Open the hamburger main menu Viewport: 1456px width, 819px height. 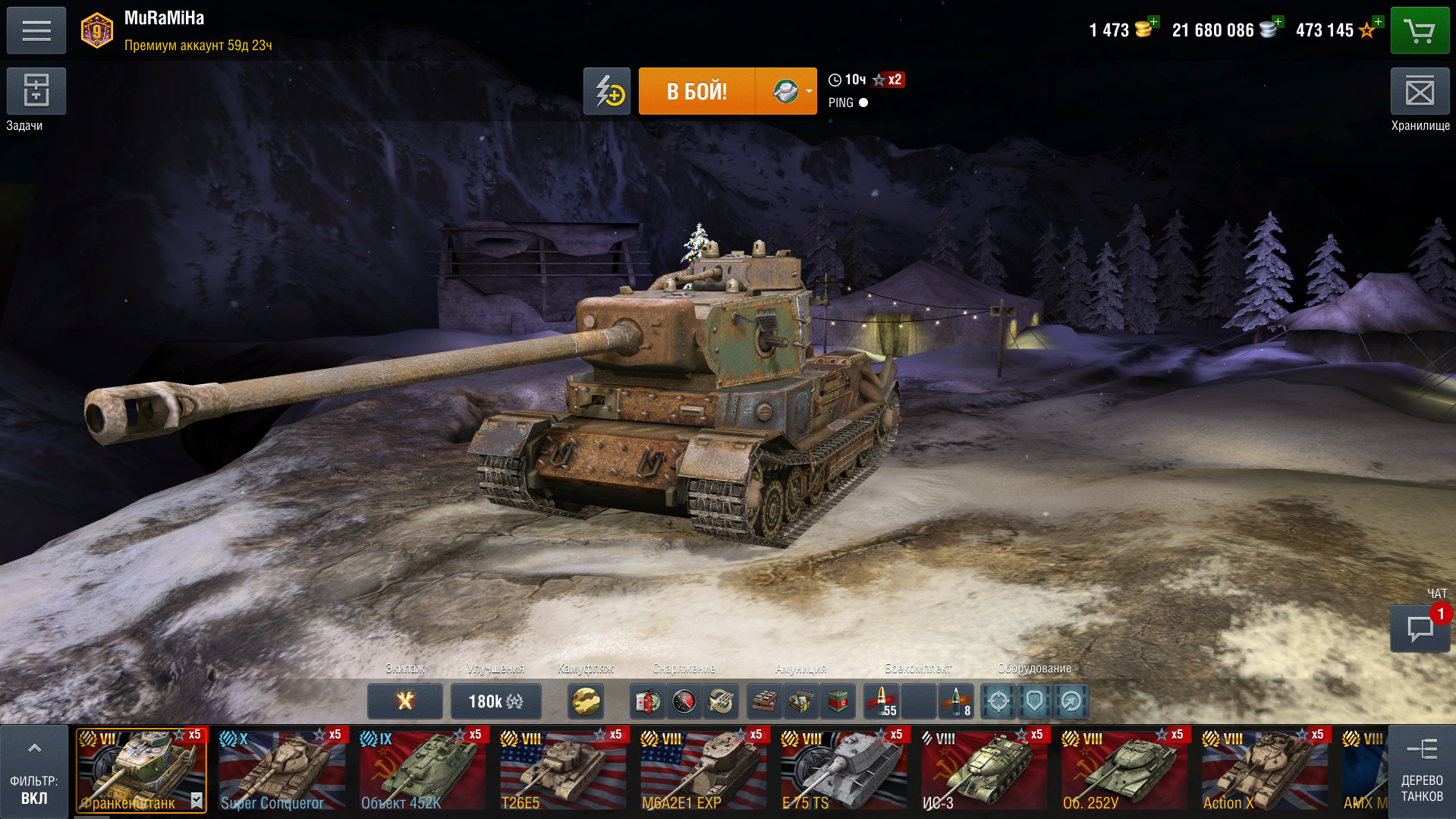[36, 30]
